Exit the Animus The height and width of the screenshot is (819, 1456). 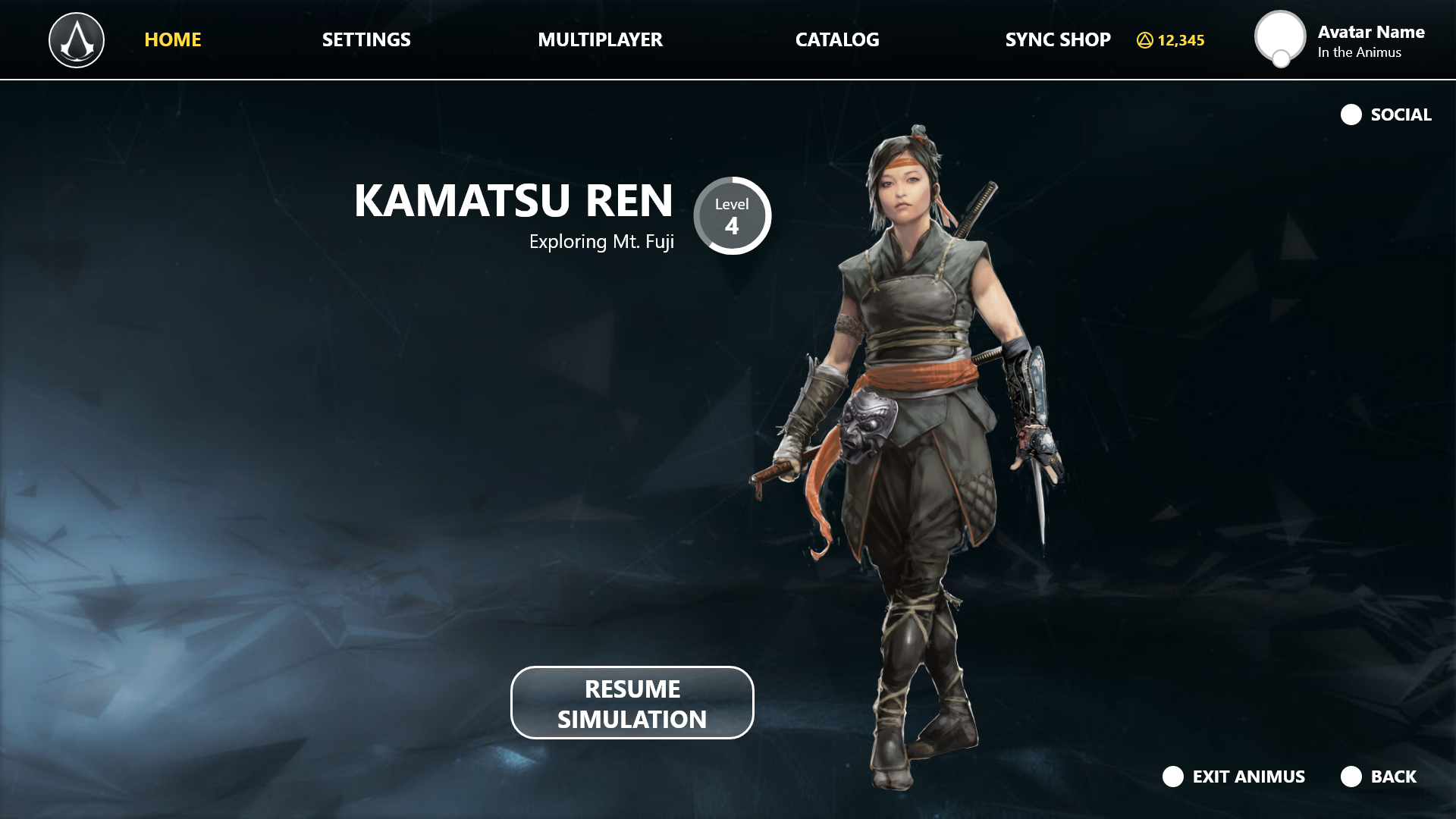click(x=1234, y=777)
